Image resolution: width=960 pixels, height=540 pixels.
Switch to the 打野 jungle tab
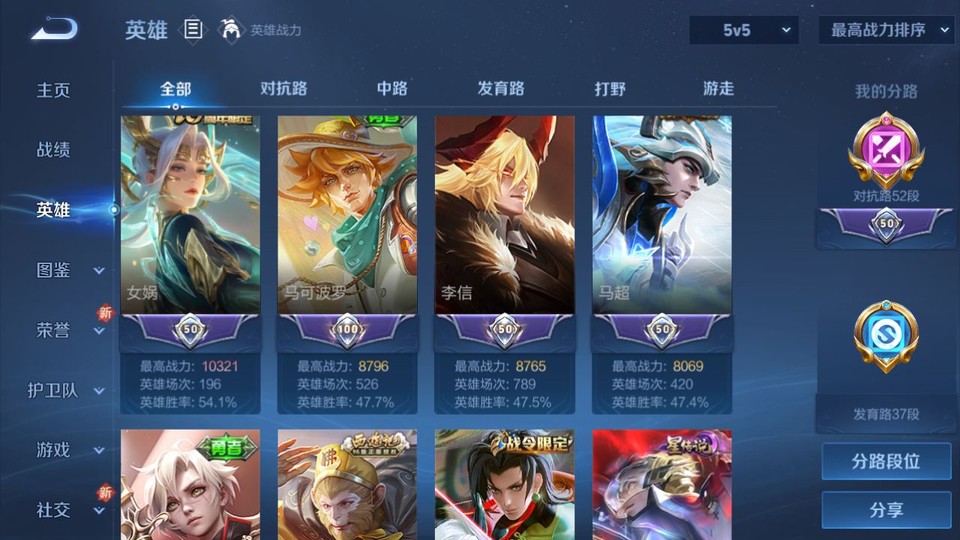610,89
